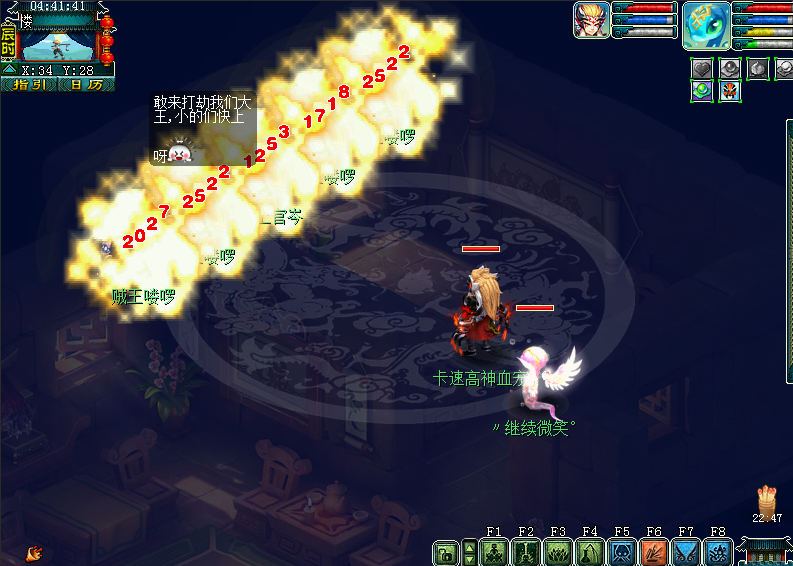Open the 指引 guide panel
The height and width of the screenshot is (566, 793).
29,85
